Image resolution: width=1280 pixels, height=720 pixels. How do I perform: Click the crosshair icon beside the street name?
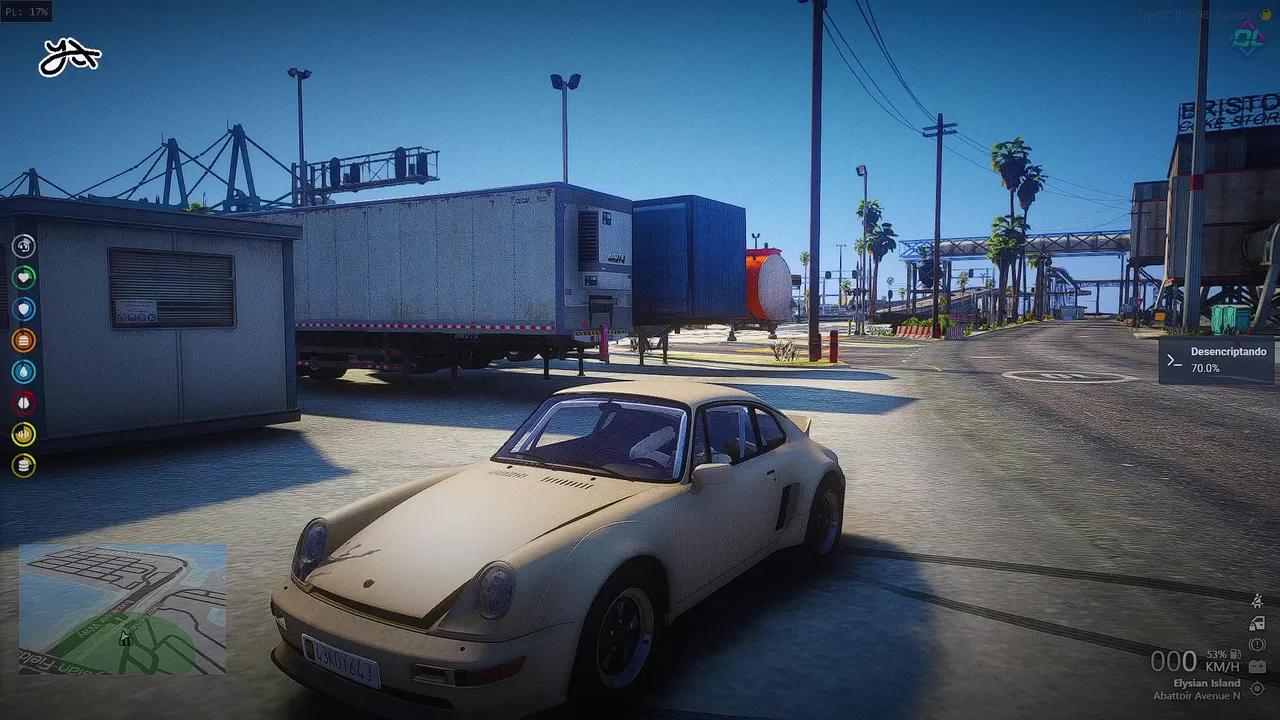(1257, 689)
